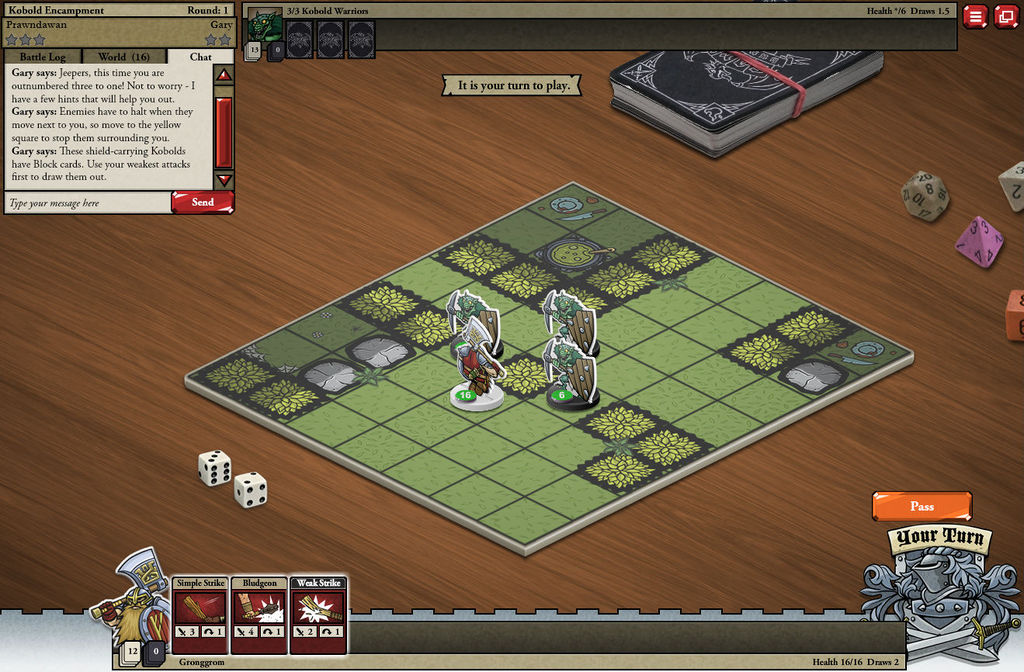1024x672 pixels.
Task: Open the red hamburger menu button
Action: [x=974, y=16]
